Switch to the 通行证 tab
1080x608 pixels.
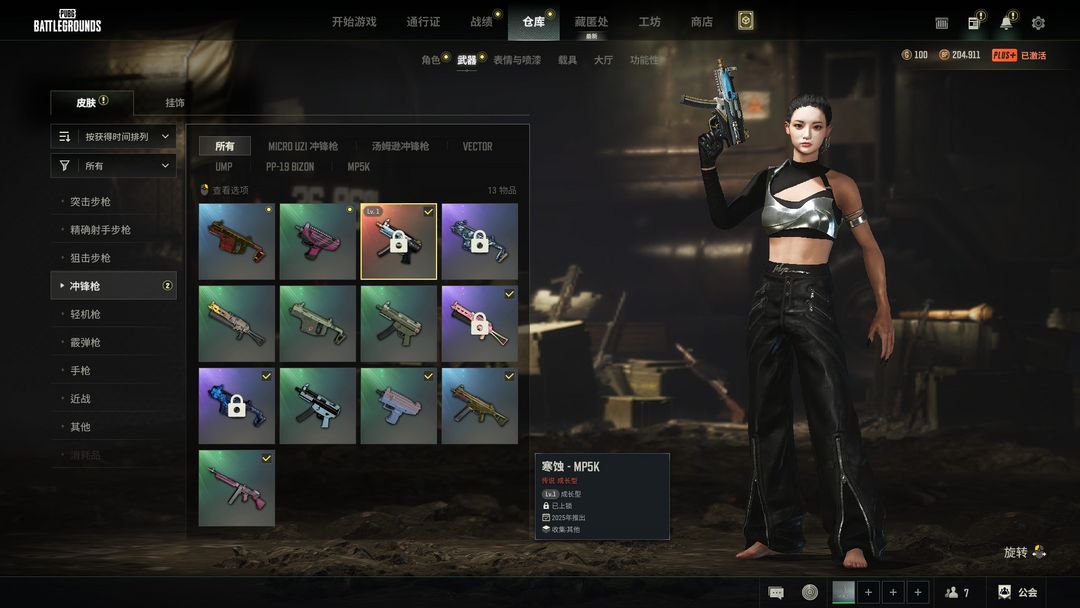423,22
